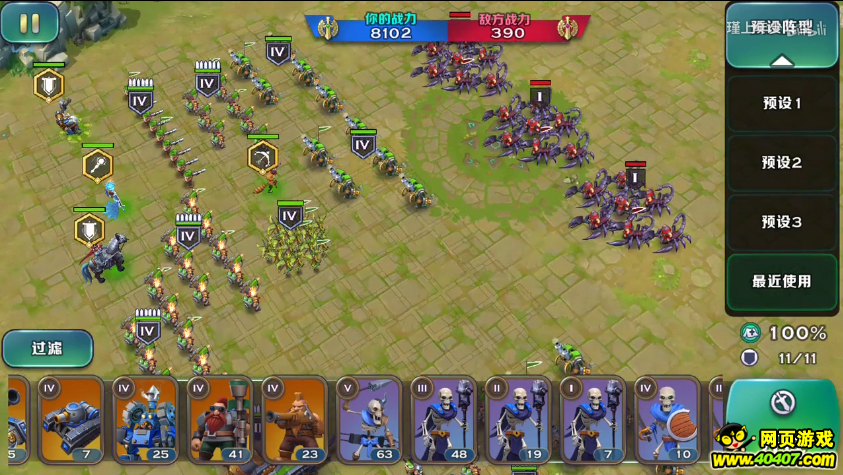Select the tier V skeleton card with 63
The height and width of the screenshot is (475, 843).
pos(369,420)
